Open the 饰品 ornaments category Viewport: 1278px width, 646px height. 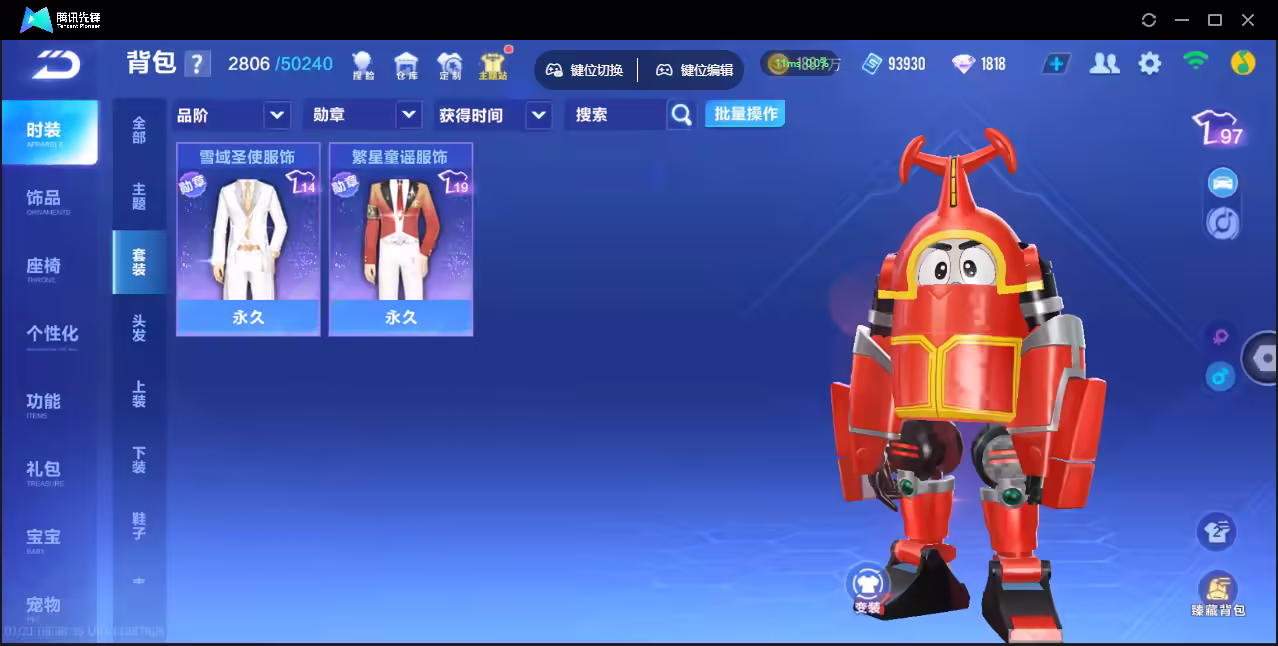(x=45, y=199)
